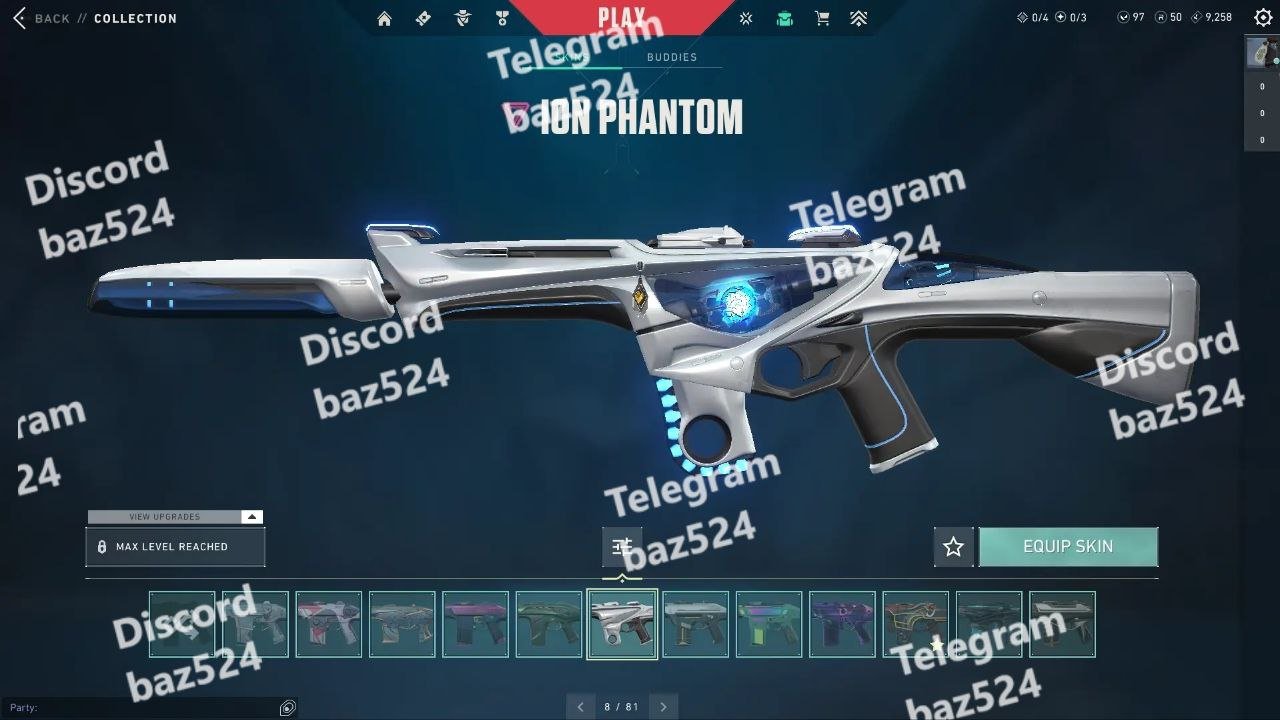Mark skin as favorite with star button

pos(953,547)
